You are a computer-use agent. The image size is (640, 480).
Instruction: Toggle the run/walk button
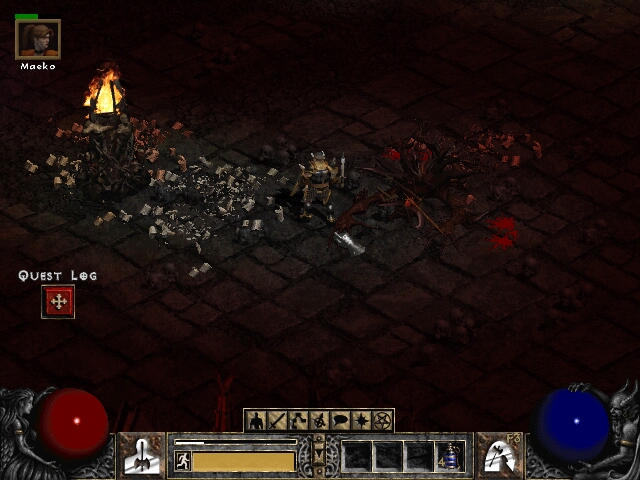[x=182, y=460]
